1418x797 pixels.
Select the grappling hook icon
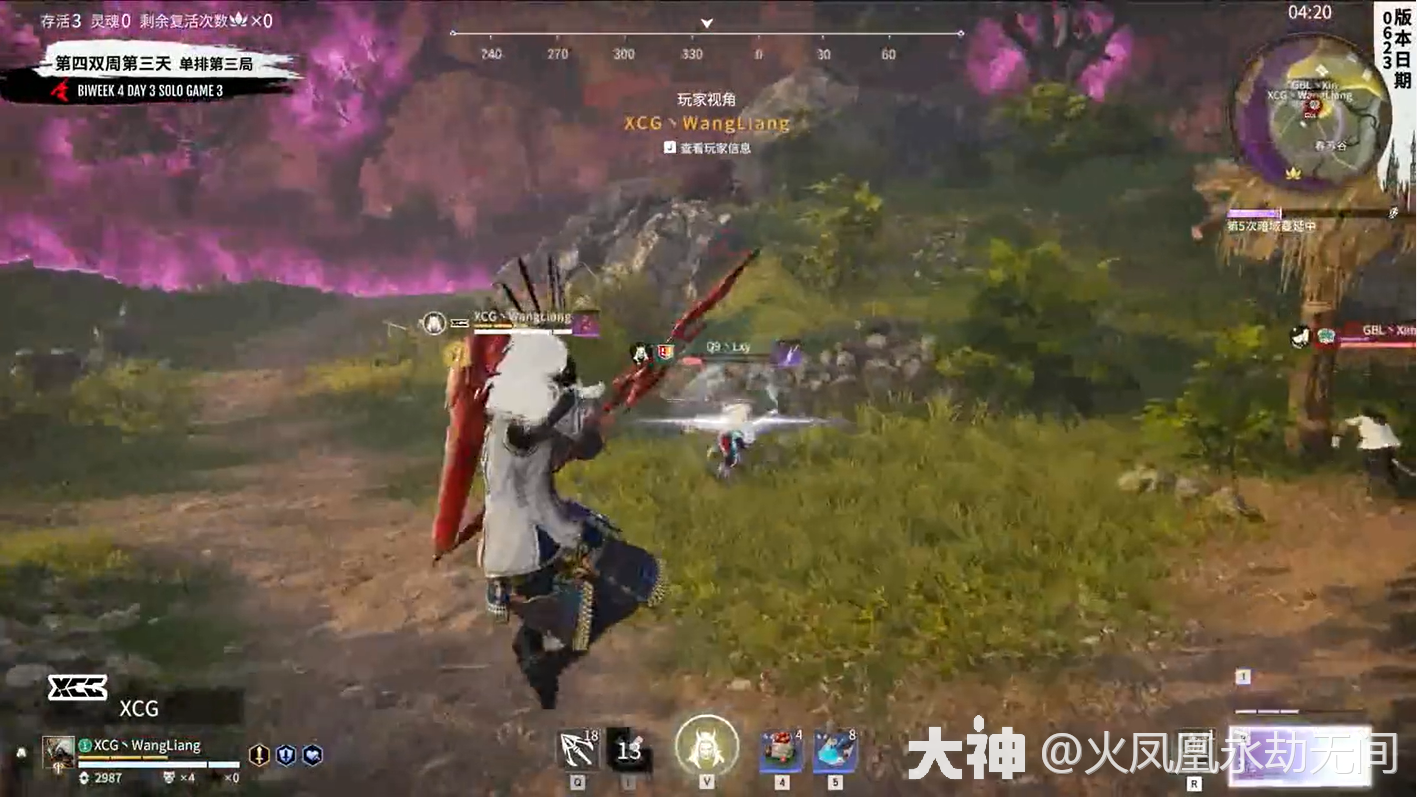577,749
